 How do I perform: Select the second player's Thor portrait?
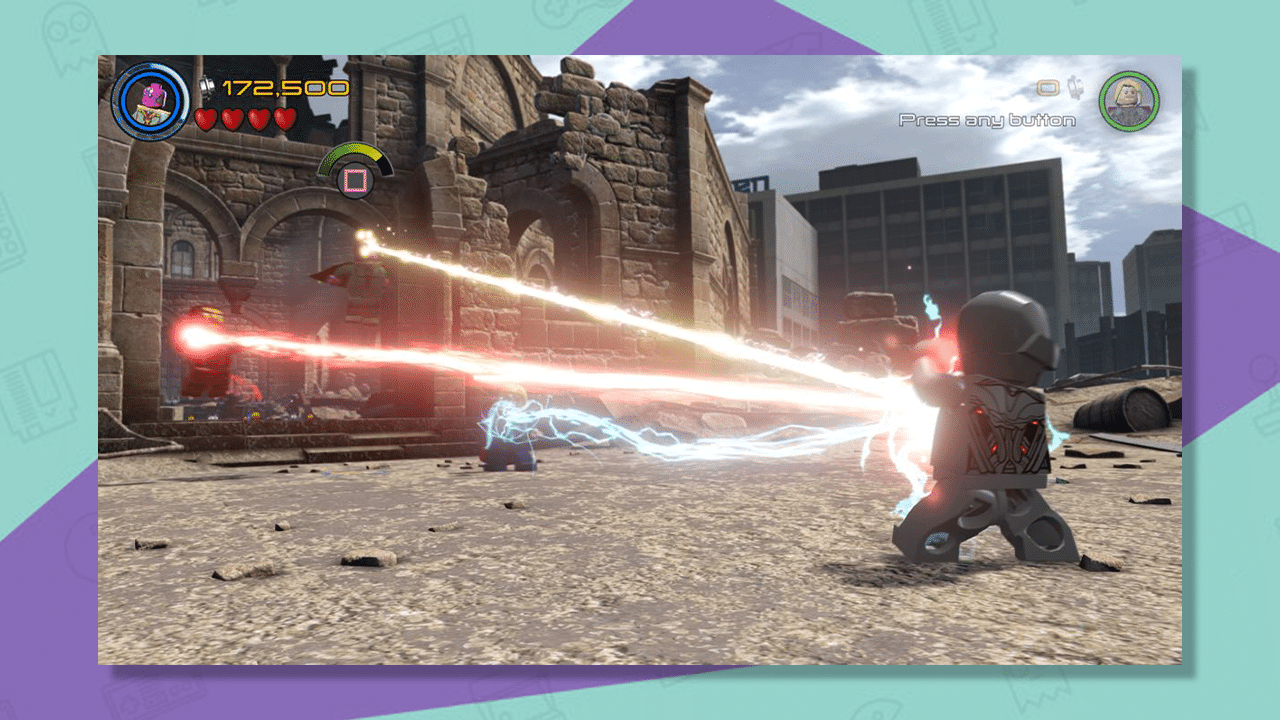1127,99
